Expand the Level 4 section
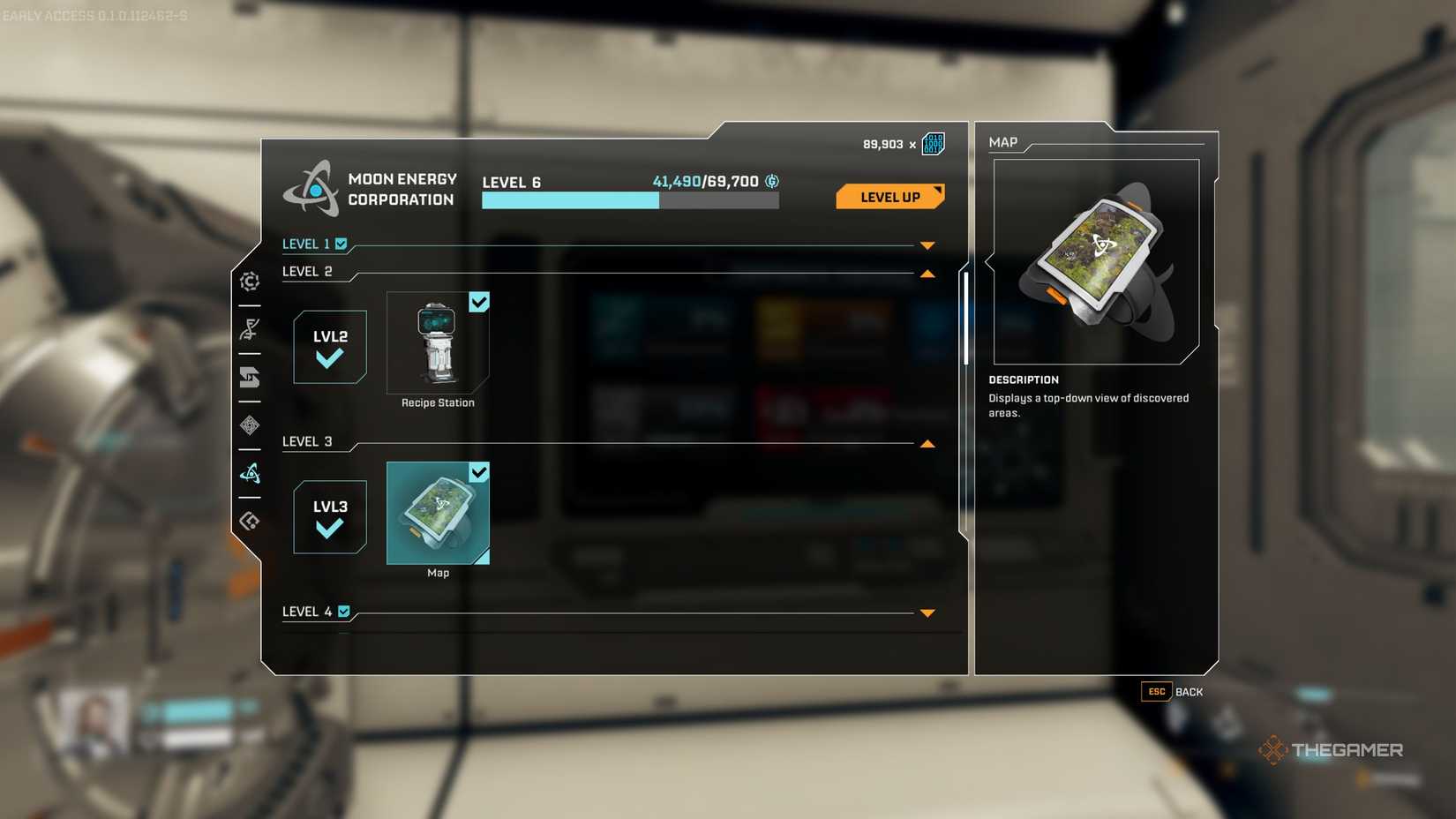1456x819 pixels. (926, 612)
